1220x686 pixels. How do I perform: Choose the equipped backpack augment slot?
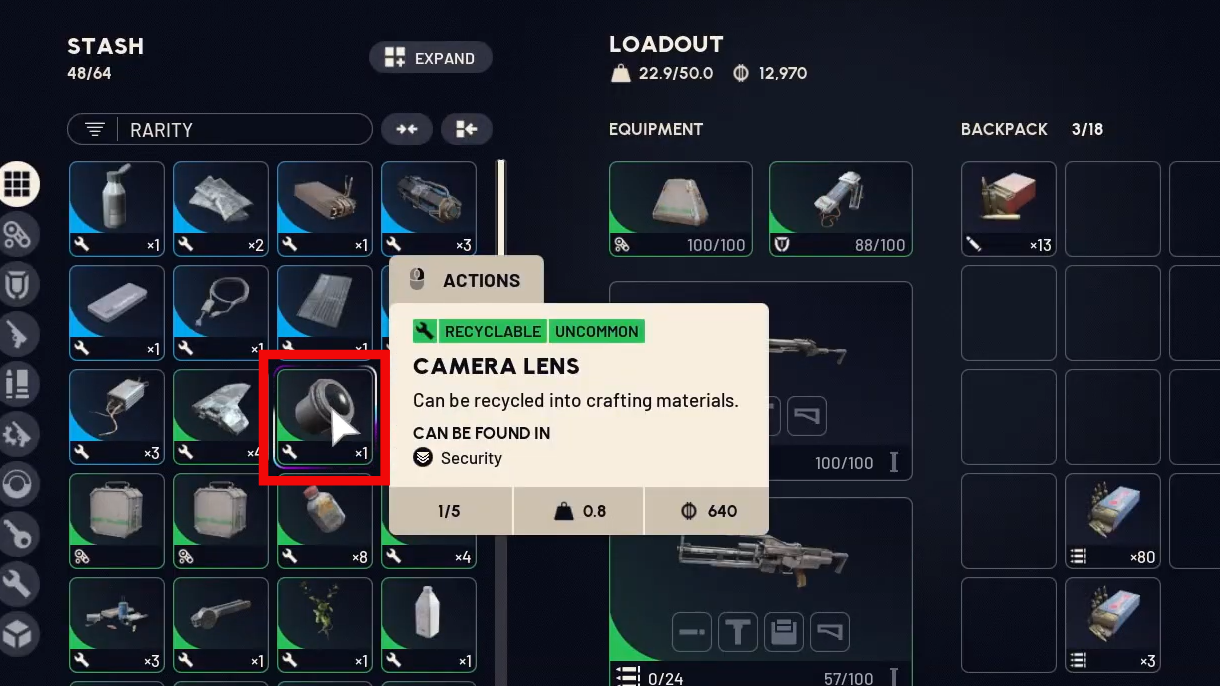681,209
